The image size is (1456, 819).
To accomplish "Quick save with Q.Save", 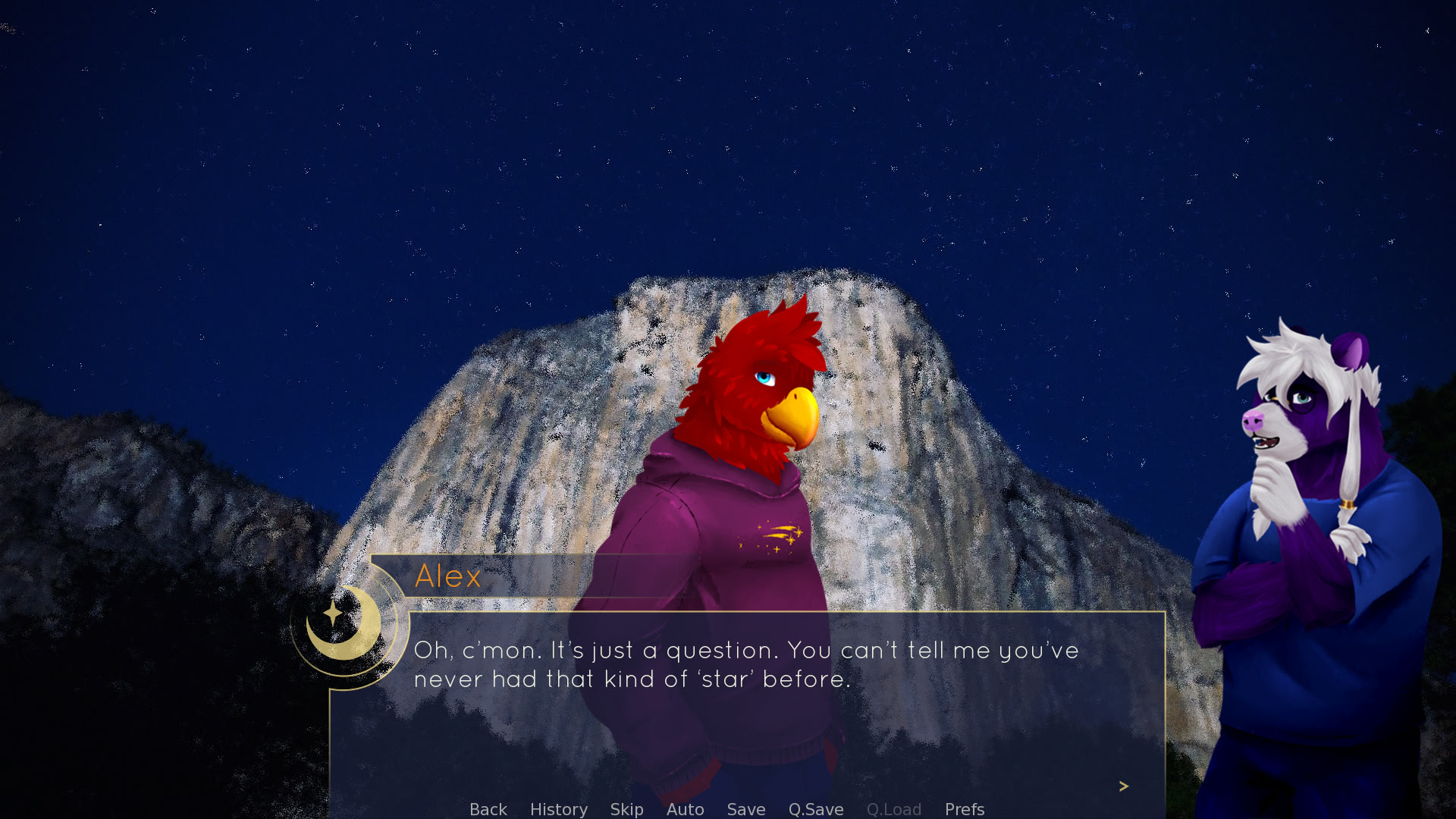I will tap(815, 809).
